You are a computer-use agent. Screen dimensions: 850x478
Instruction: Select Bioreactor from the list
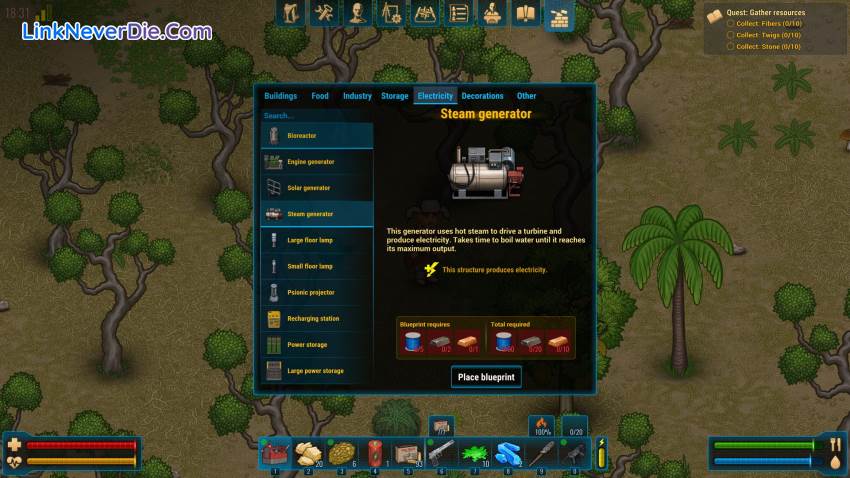[317, 135]
